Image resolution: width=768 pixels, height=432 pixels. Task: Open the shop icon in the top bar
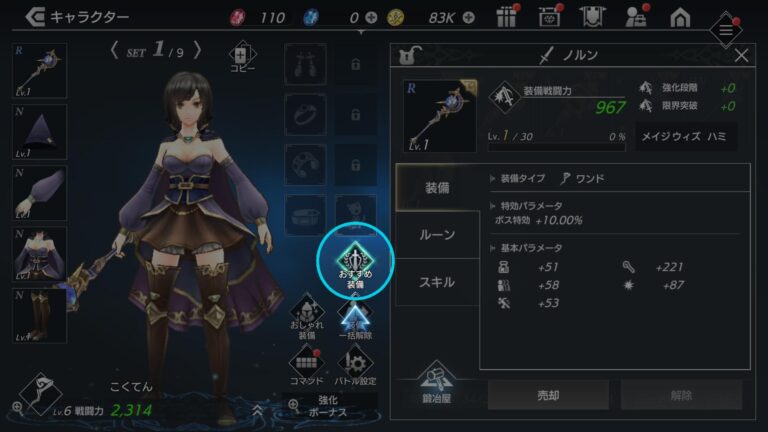coord(547,17)
